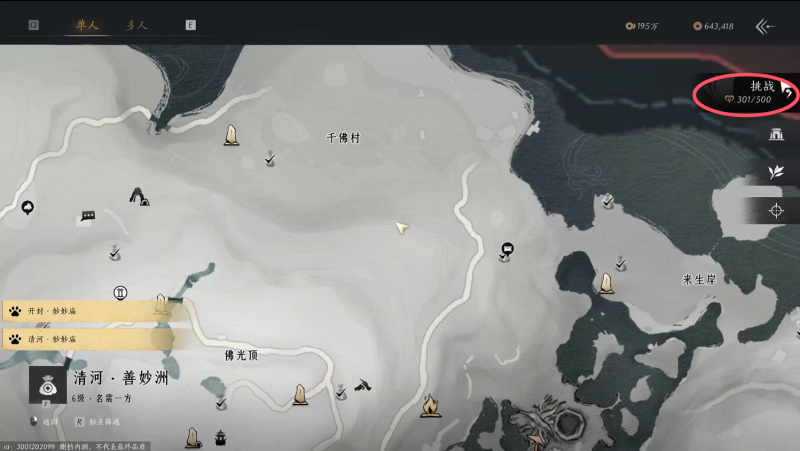
Task: Click the back arrow in the top bar
Action: [766, 26]
